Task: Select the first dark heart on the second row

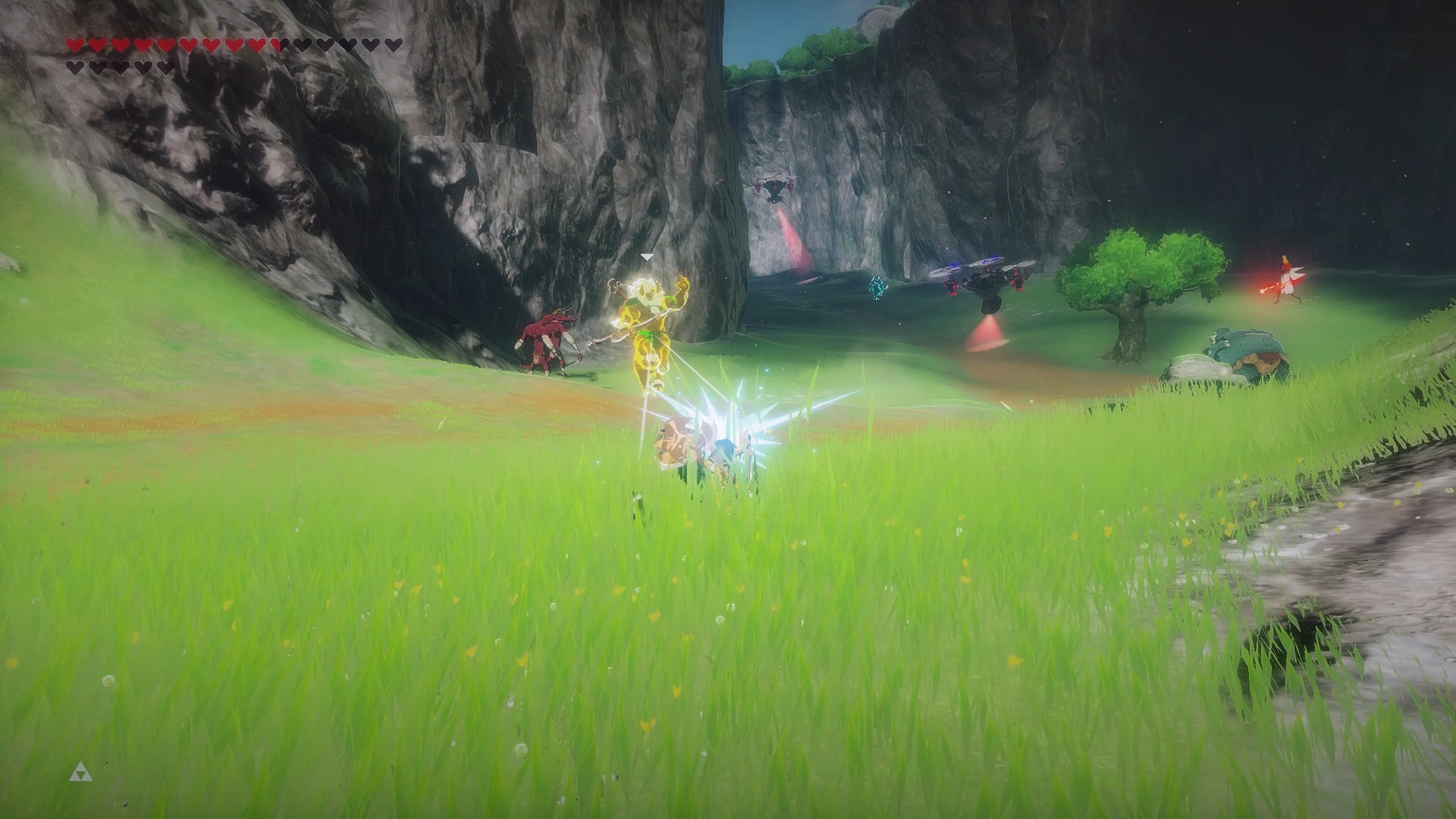Action: coord(74,67)
